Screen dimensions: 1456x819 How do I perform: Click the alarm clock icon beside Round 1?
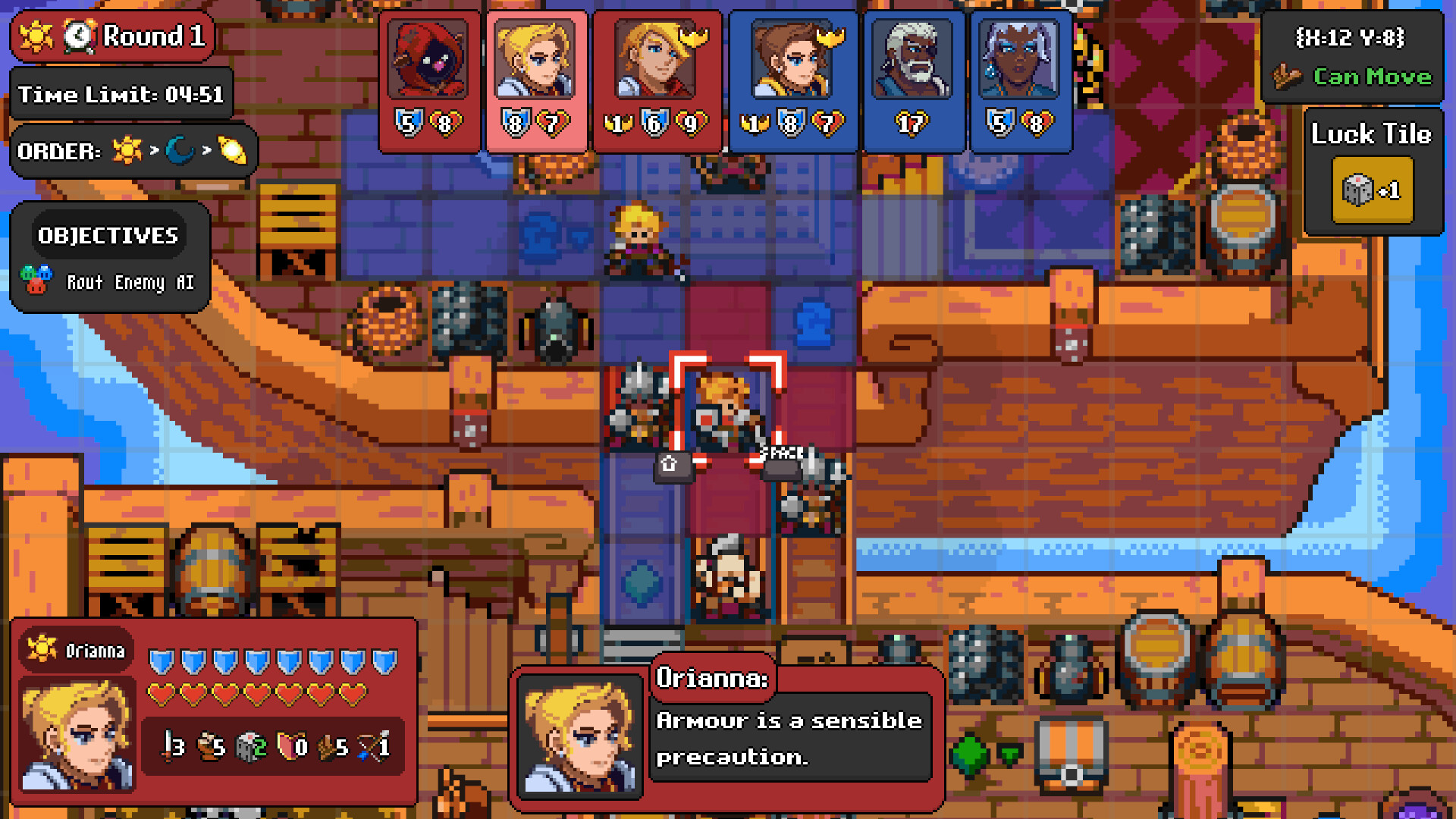coord(80,36)
